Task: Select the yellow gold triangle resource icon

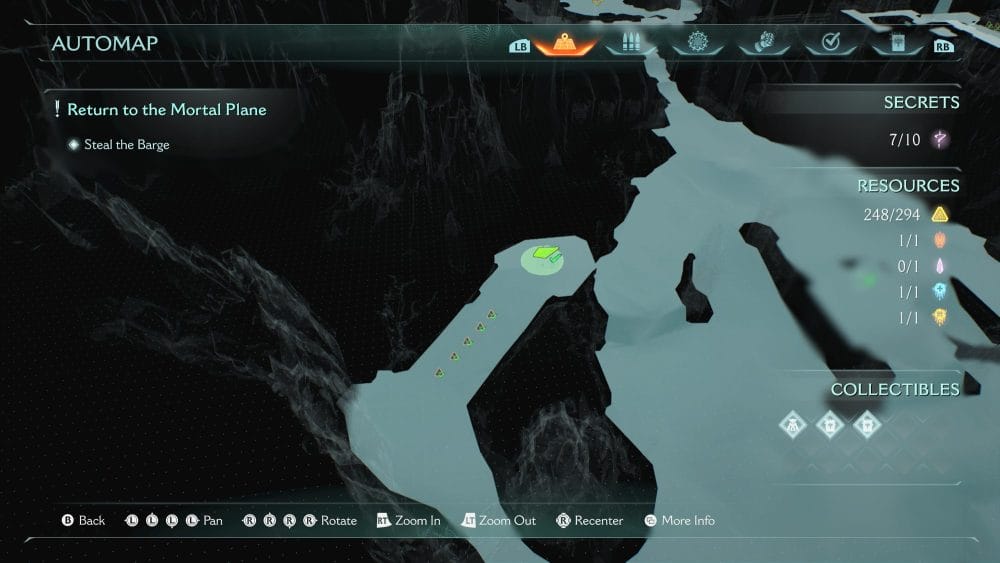Action: click(940, 214)
